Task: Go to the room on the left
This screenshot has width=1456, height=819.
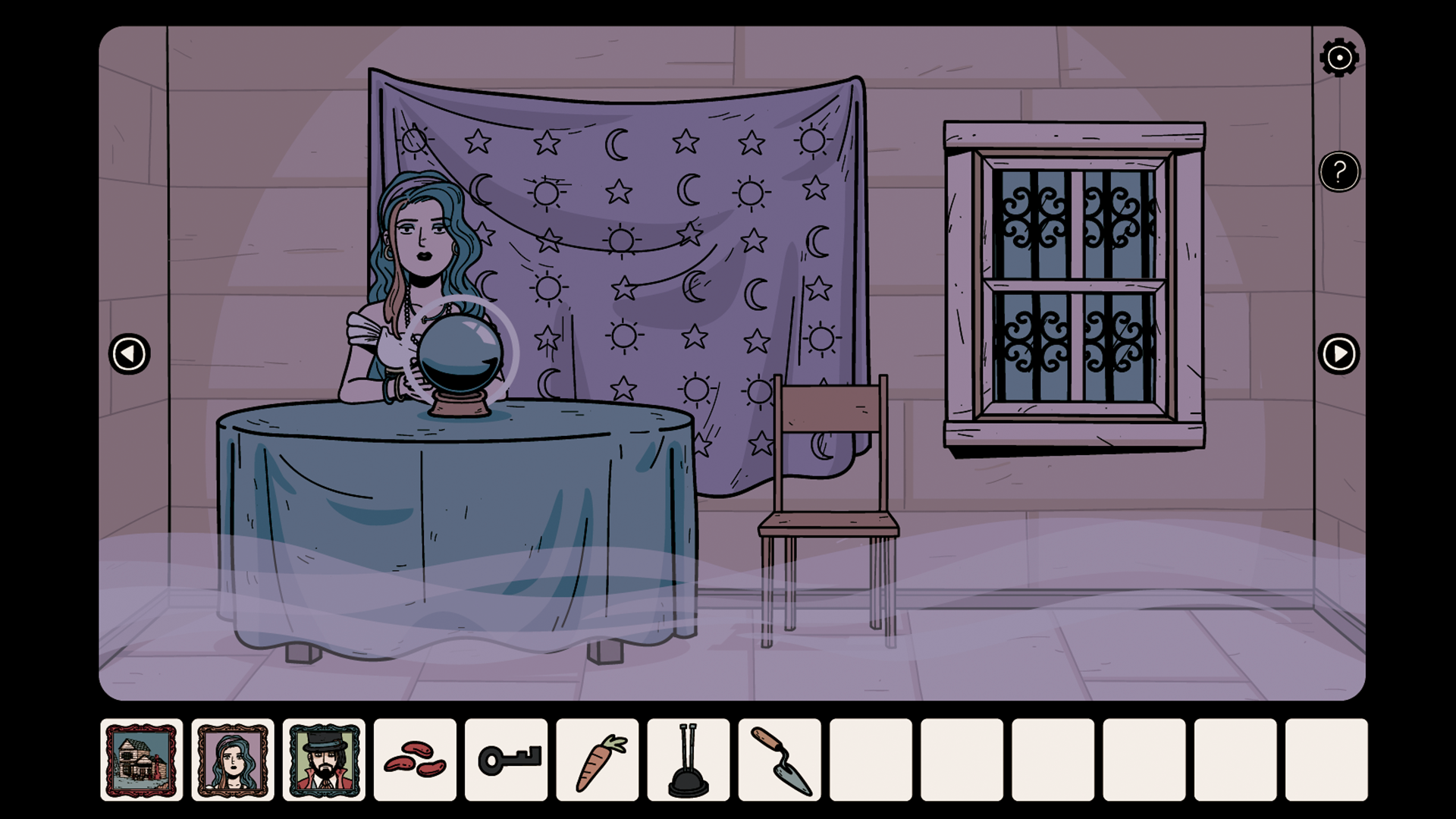Action: (x=129, y=354)
